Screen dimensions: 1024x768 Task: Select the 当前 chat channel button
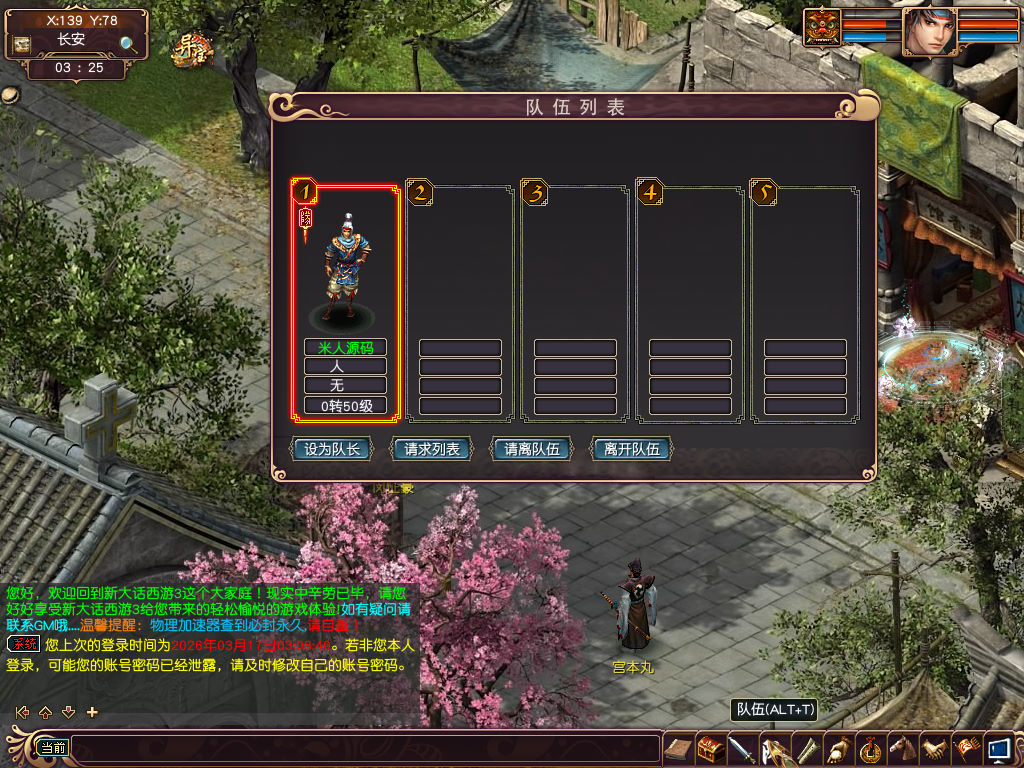point(52,747)
